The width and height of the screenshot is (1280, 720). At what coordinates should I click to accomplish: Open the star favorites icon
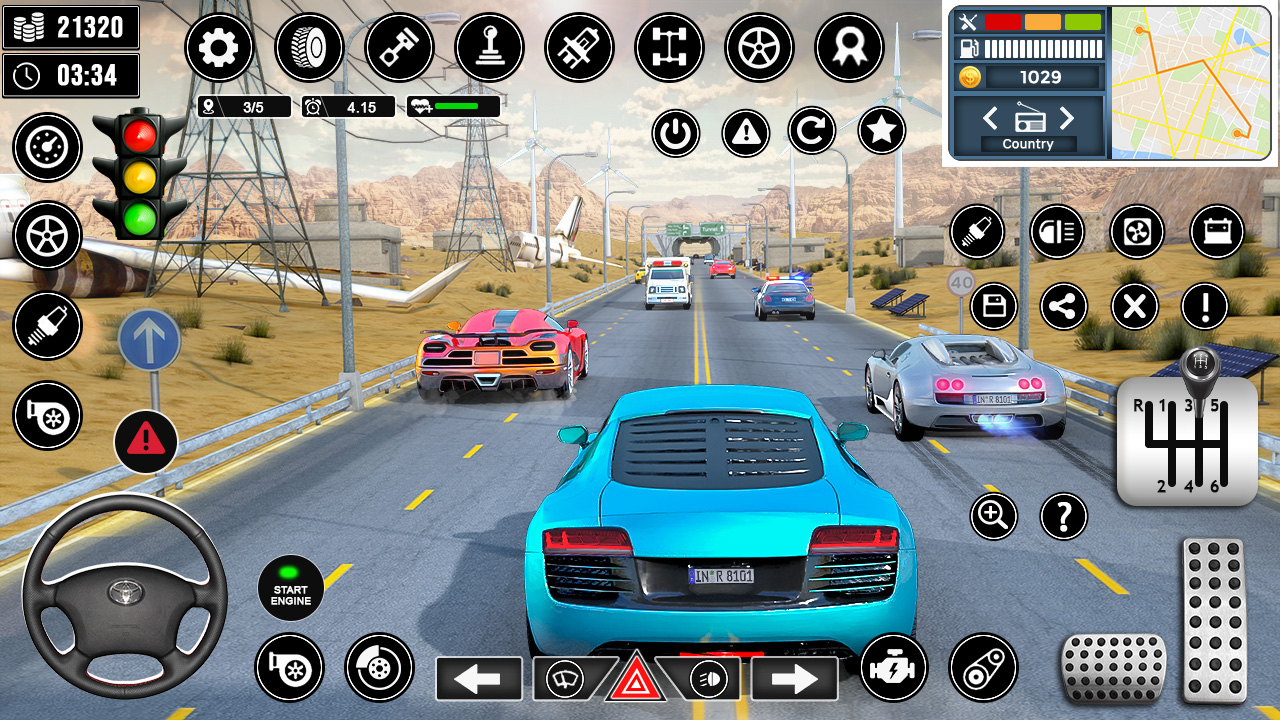click(882, 131)
